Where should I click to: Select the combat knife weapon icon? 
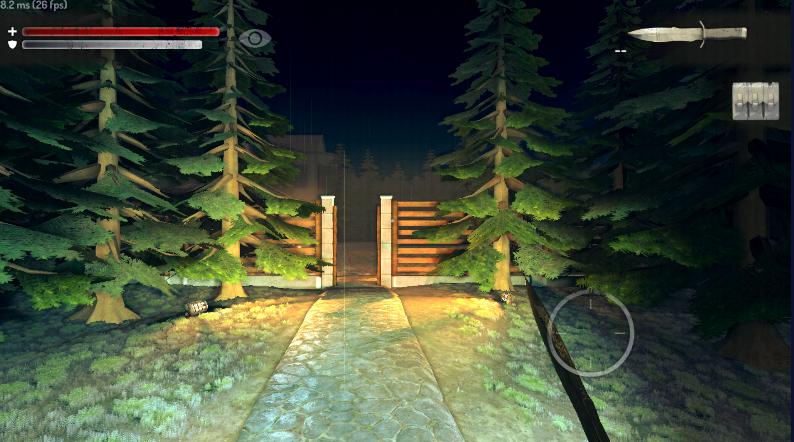coord(687,33)
